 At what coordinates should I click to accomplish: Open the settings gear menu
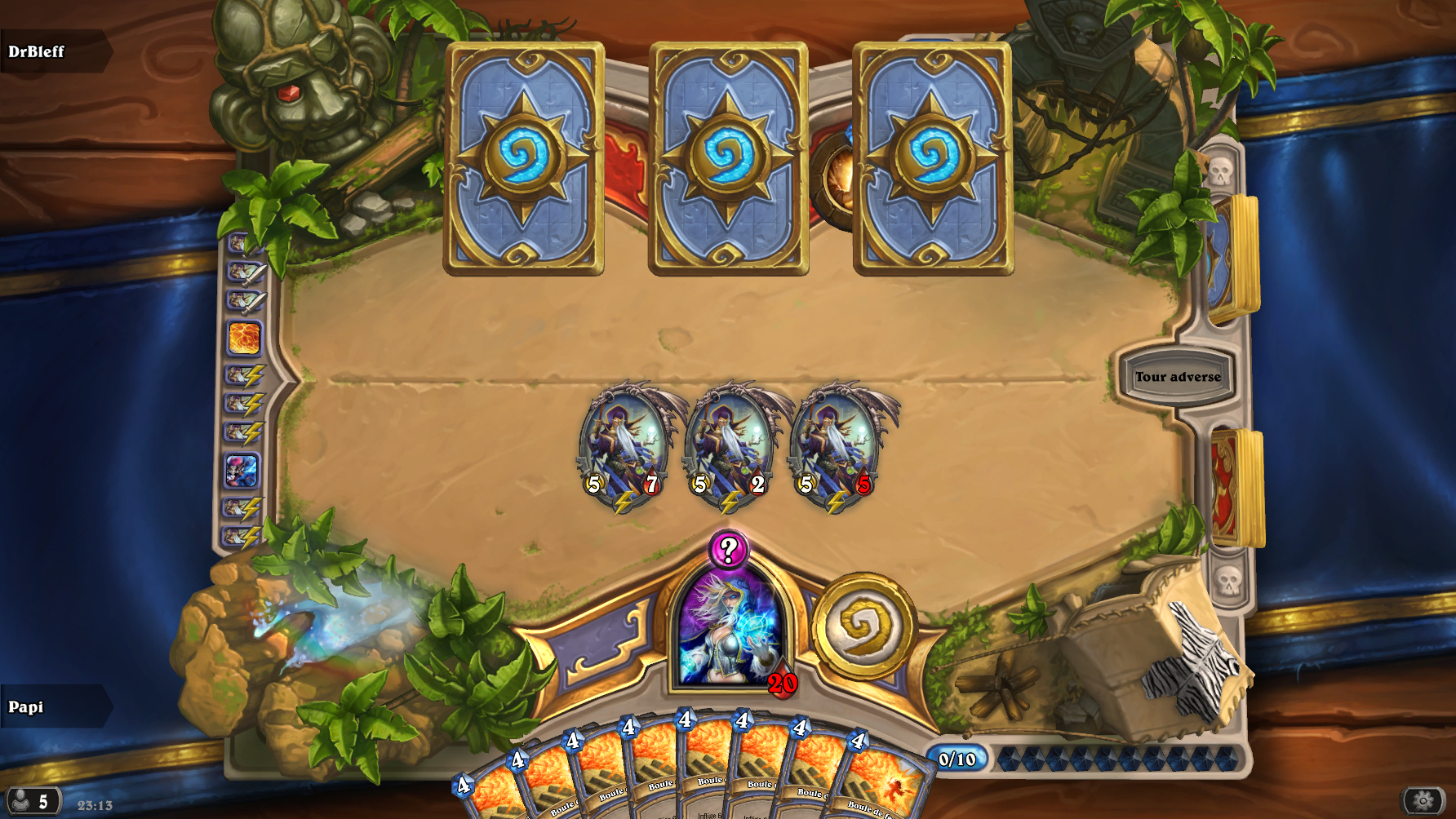click(1423, 801)
